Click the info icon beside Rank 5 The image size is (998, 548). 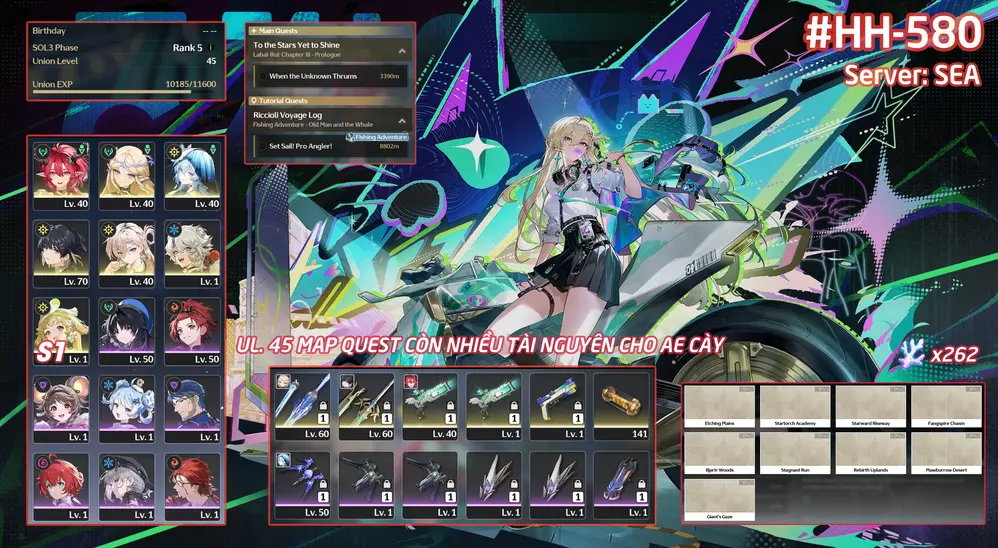[x=211, y=47]
